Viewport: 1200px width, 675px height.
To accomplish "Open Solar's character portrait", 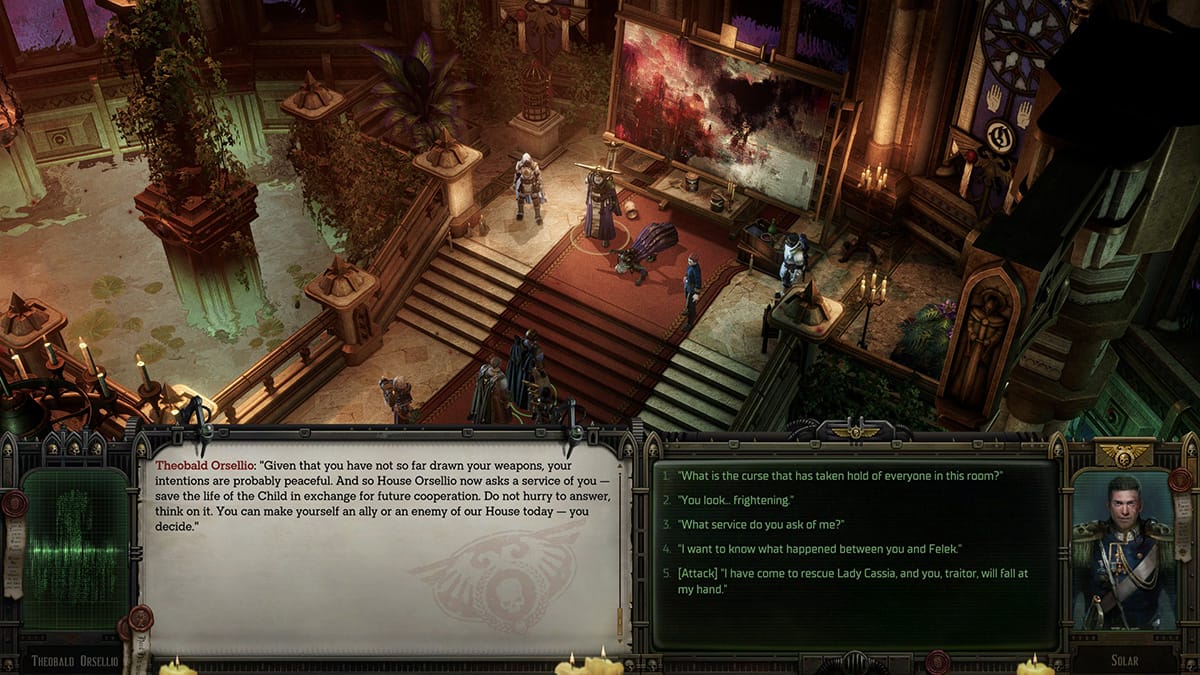I will [x=1122, y=553].
